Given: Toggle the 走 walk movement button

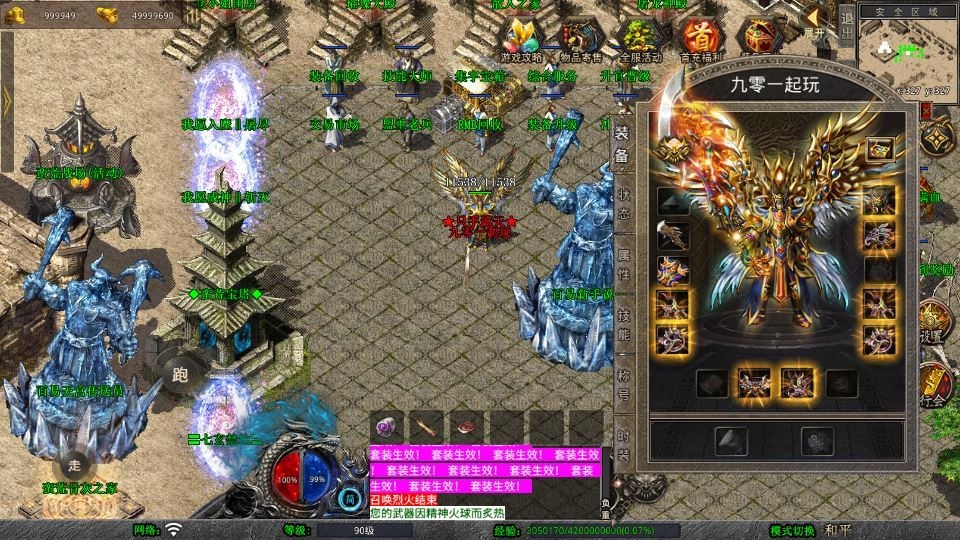Looking at the screenshot, I should coord(74,464).
